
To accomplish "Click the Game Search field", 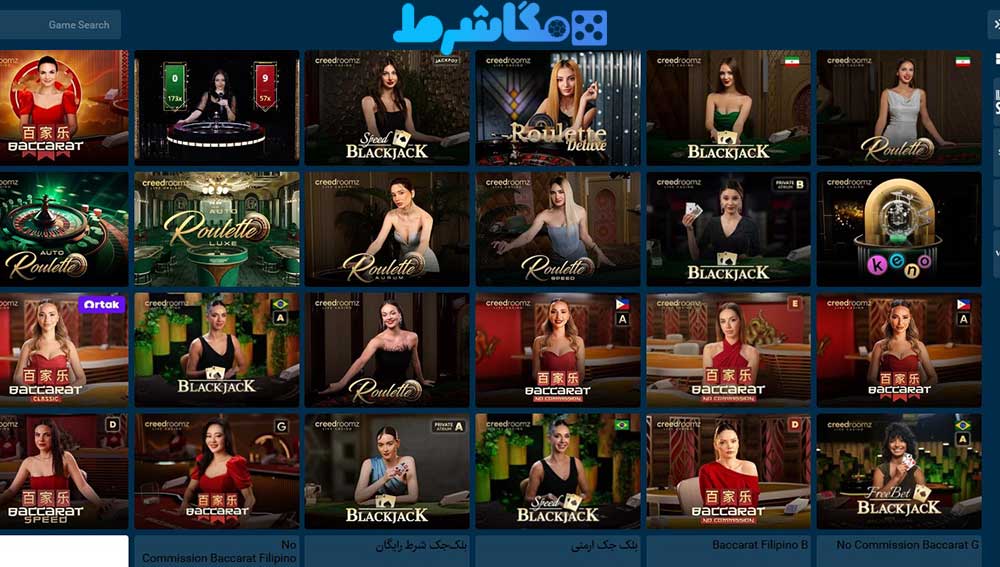I will [62, 25].
